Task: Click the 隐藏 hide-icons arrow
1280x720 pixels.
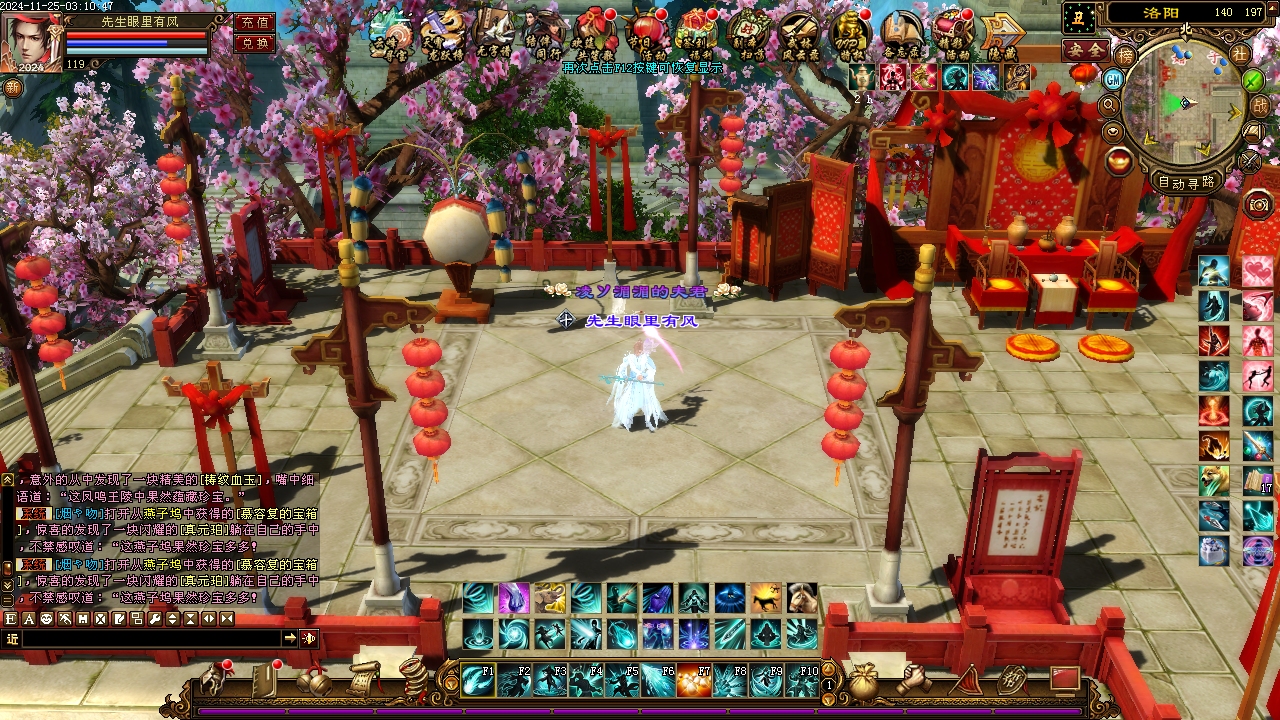Action: [1002, 34]
